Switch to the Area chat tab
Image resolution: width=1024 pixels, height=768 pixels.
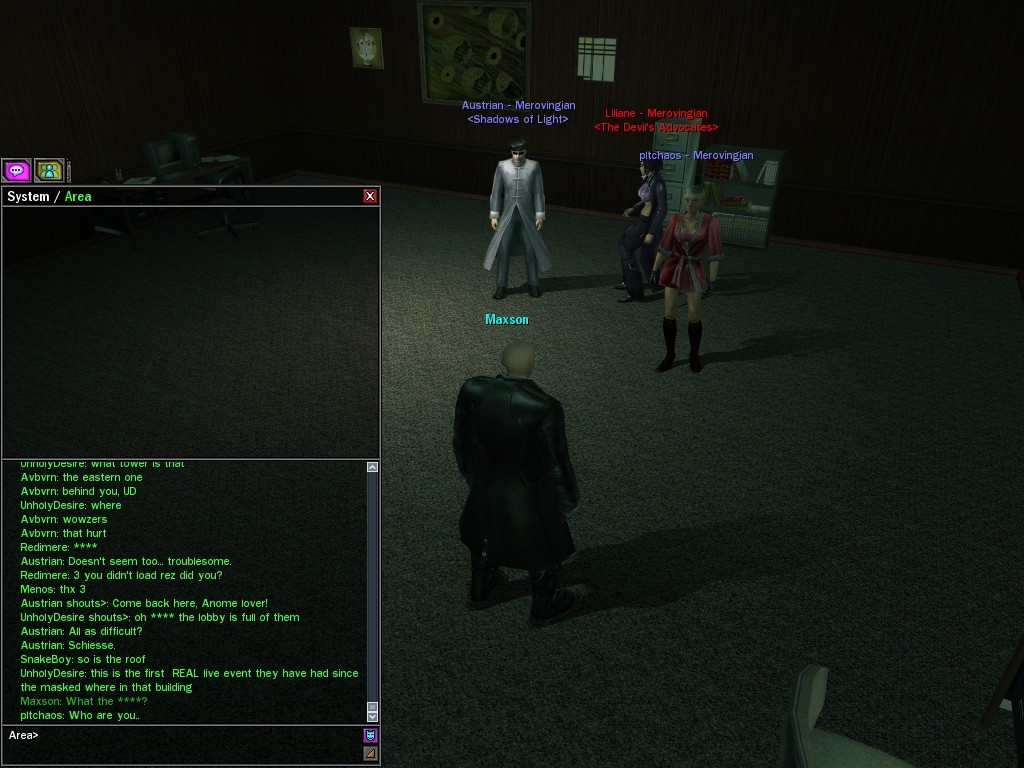click(78, 197)
